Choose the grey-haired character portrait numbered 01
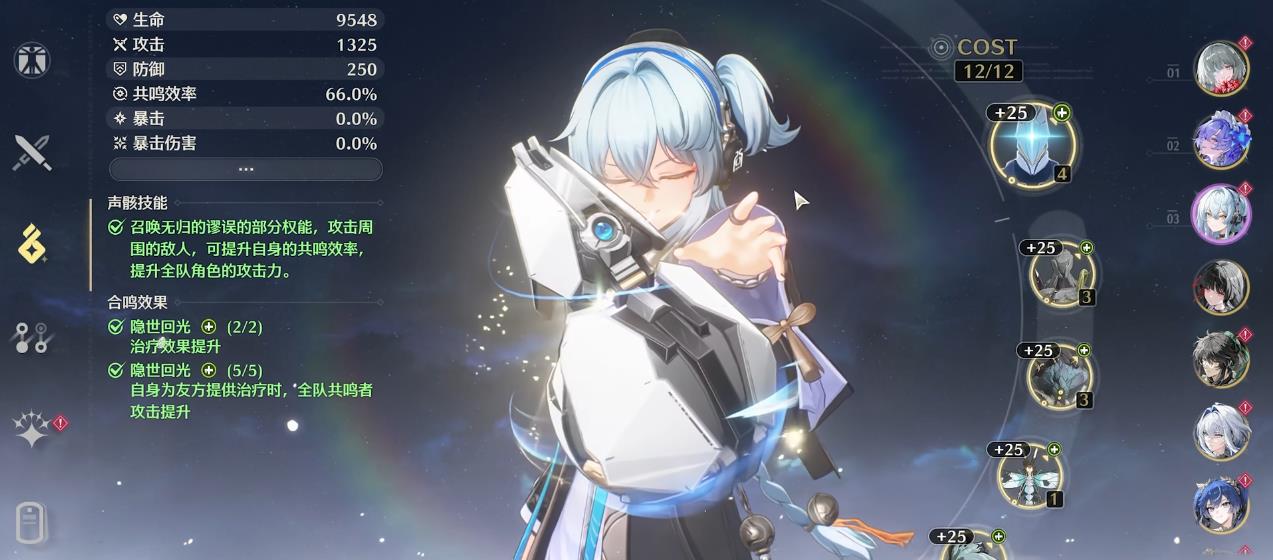 click(x=1221, y=67)
